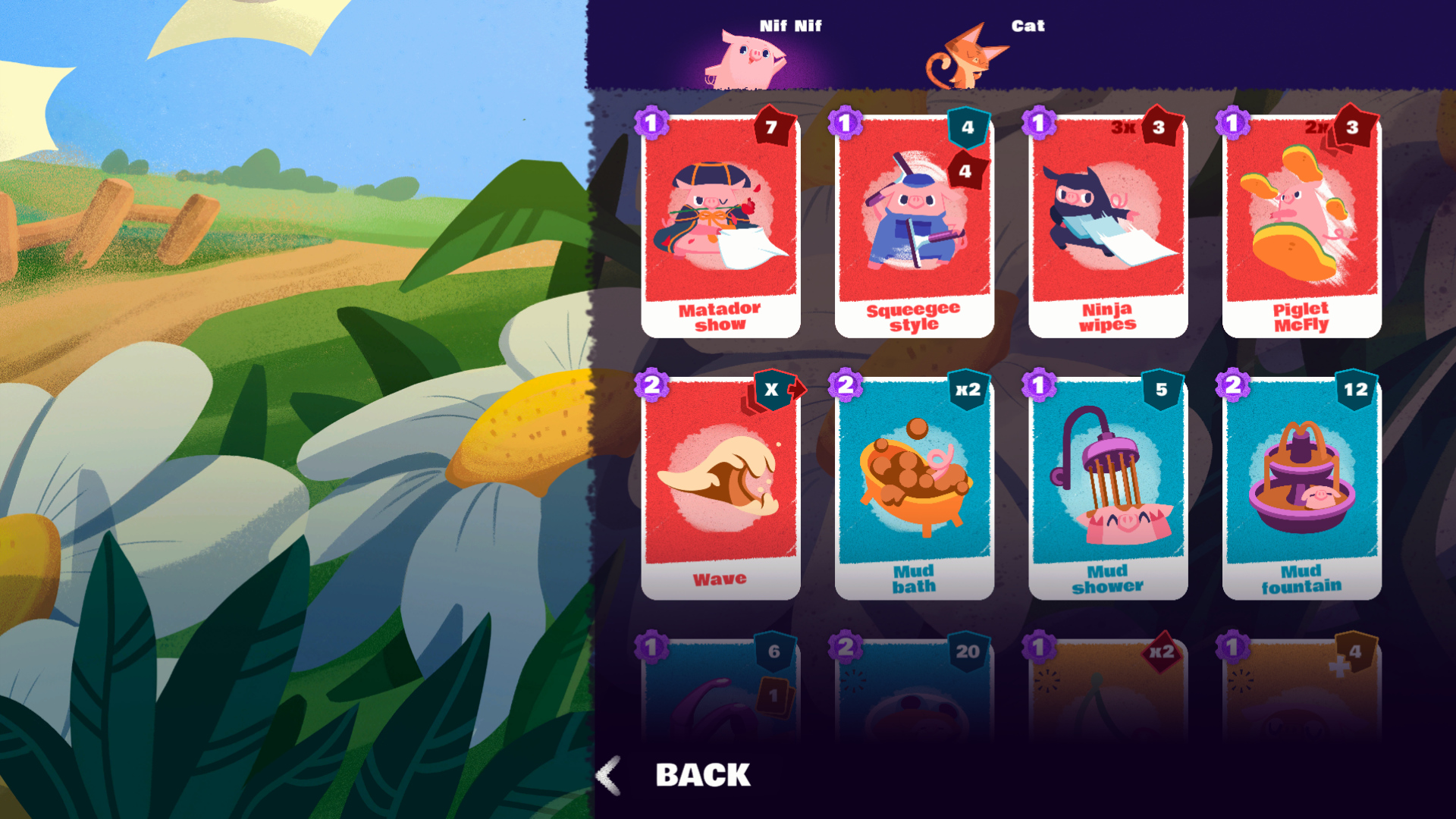This screenshot has width=1456, height=819.
Task: Click the teal shield badge on Squeegee style
Action: click(969, 127)
